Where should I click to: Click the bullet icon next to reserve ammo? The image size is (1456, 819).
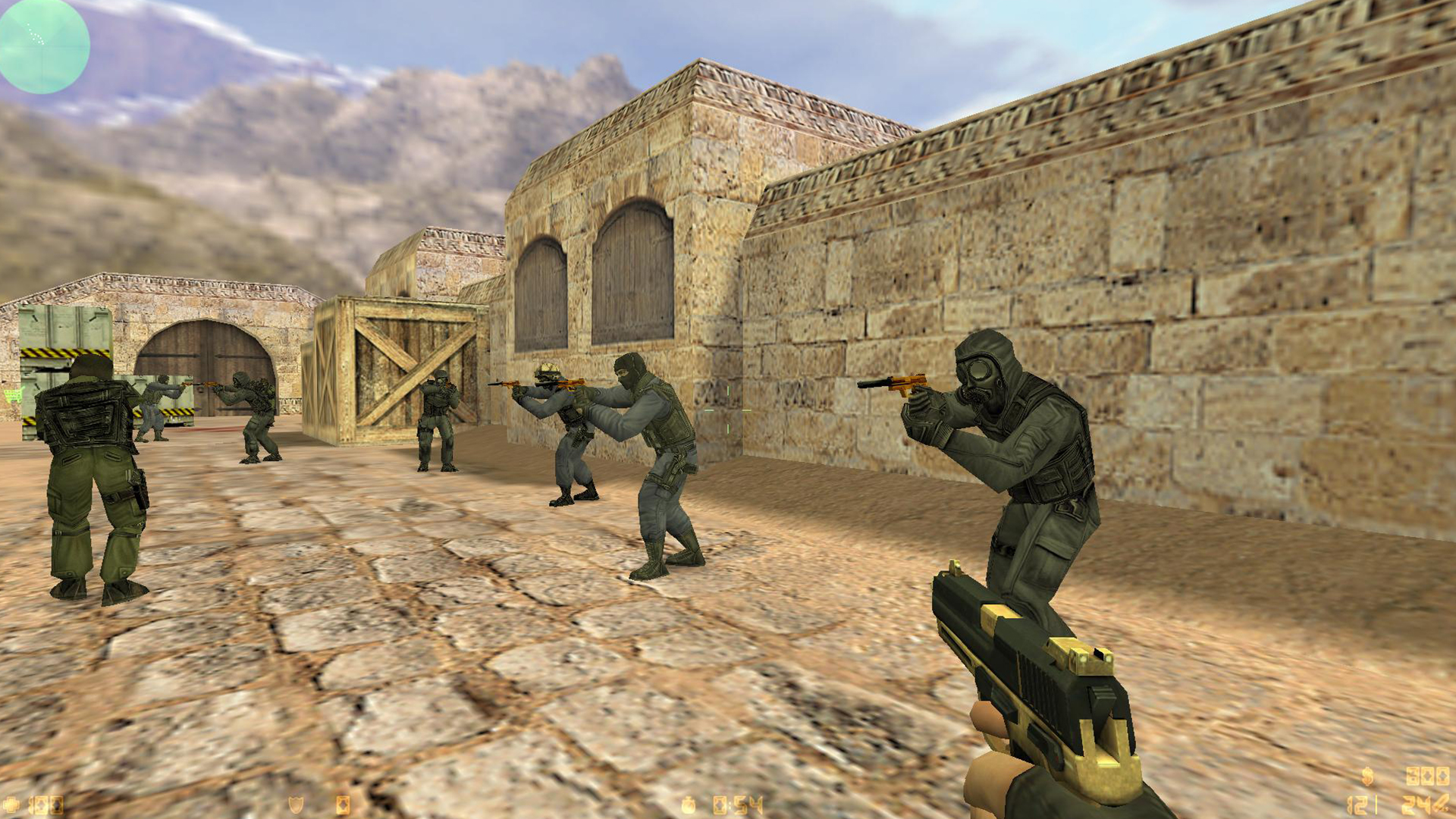[x=1442, y=805]
